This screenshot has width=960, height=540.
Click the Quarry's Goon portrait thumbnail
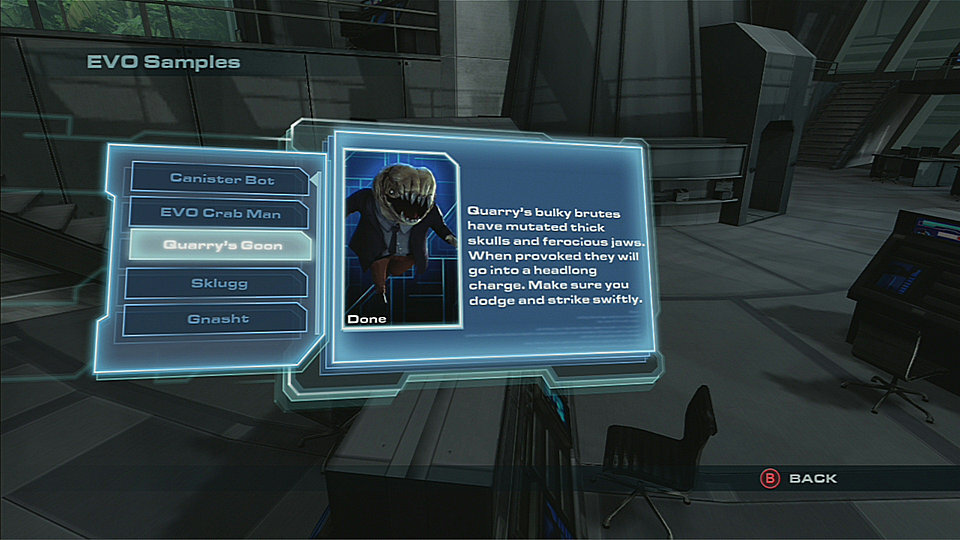(x=402, y=240)
